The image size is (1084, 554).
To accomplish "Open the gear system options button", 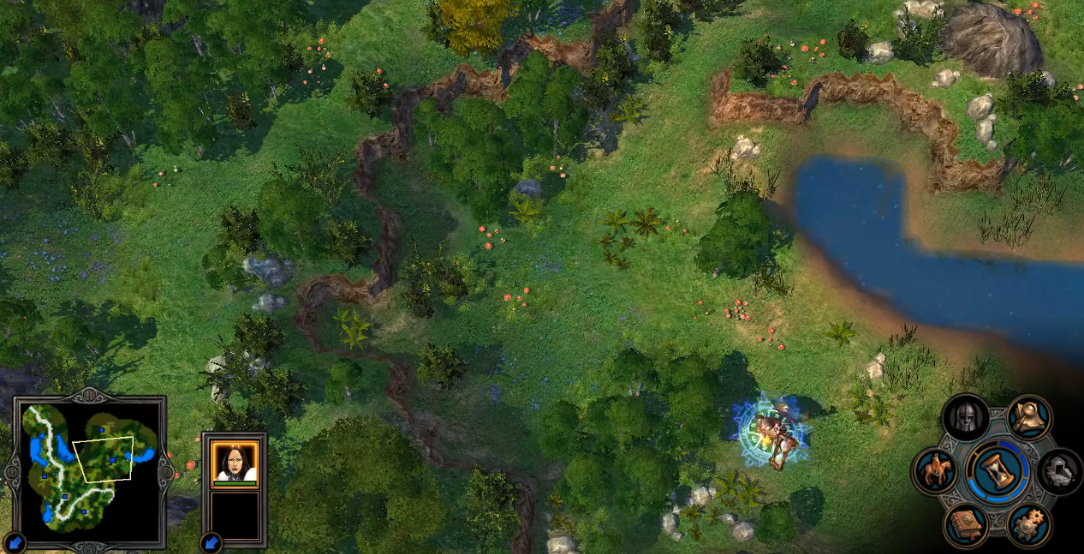I will click(x=1029, y=524).
